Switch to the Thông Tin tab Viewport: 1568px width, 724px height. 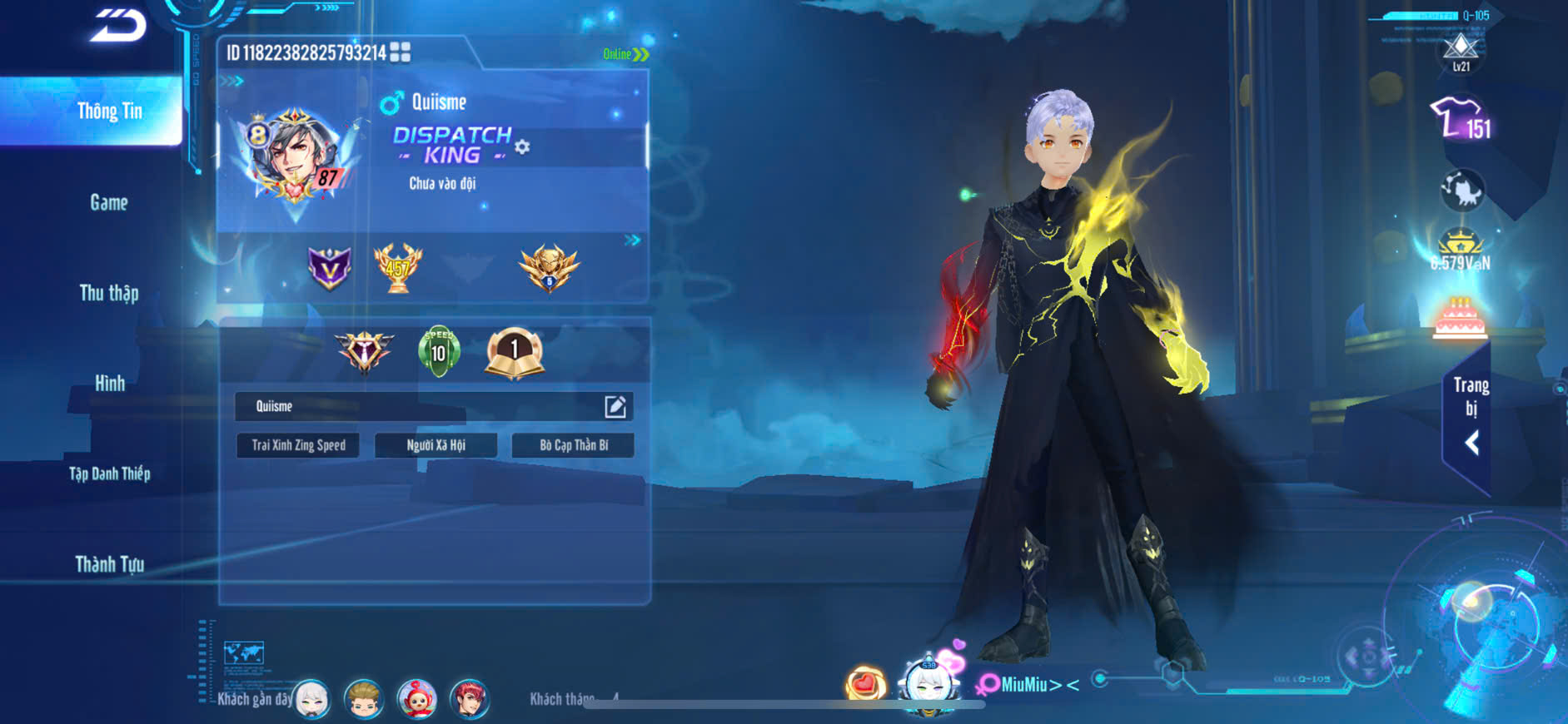[x=109, y=112]
